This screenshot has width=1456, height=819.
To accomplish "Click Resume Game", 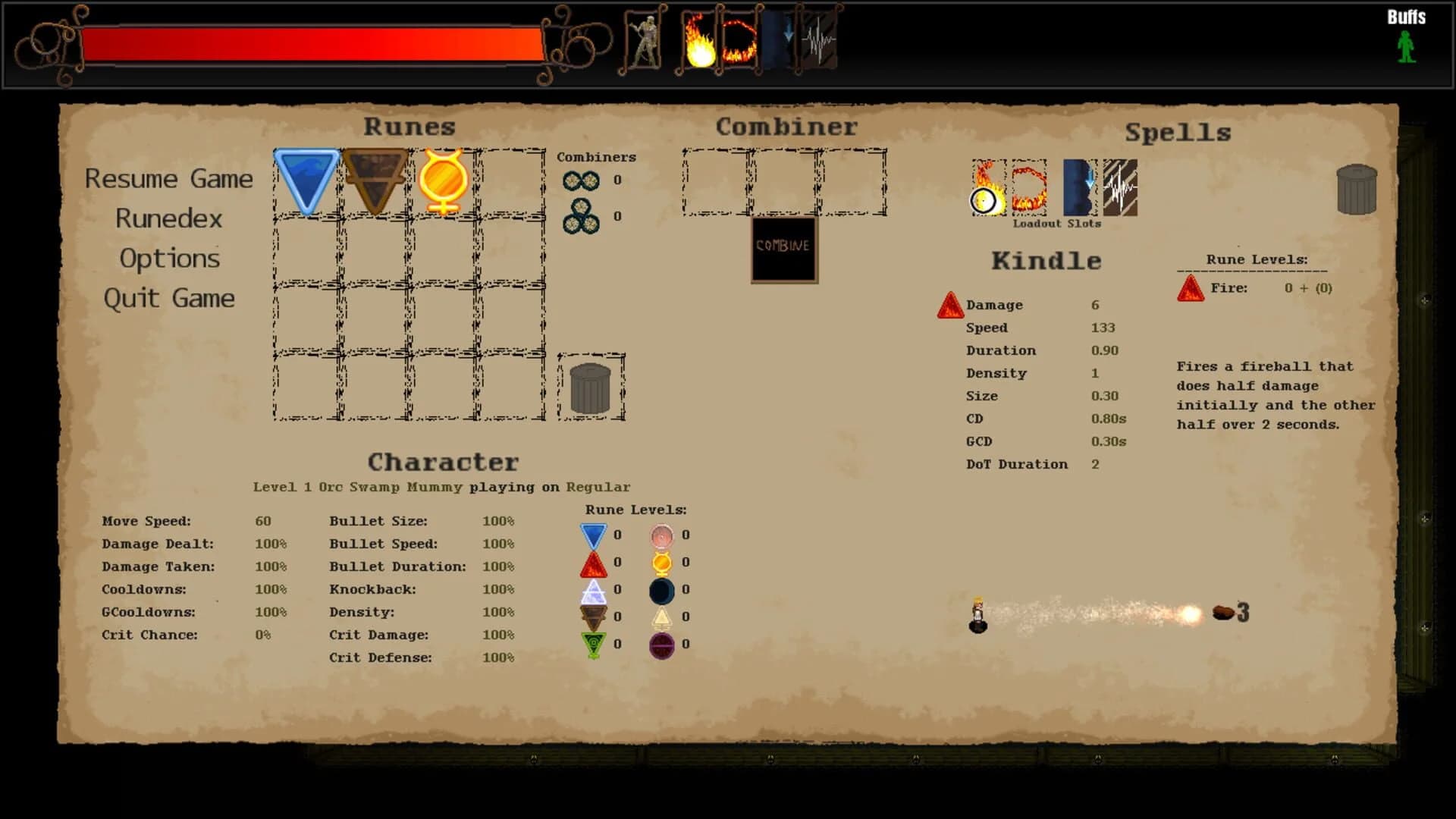I will 170,179.
